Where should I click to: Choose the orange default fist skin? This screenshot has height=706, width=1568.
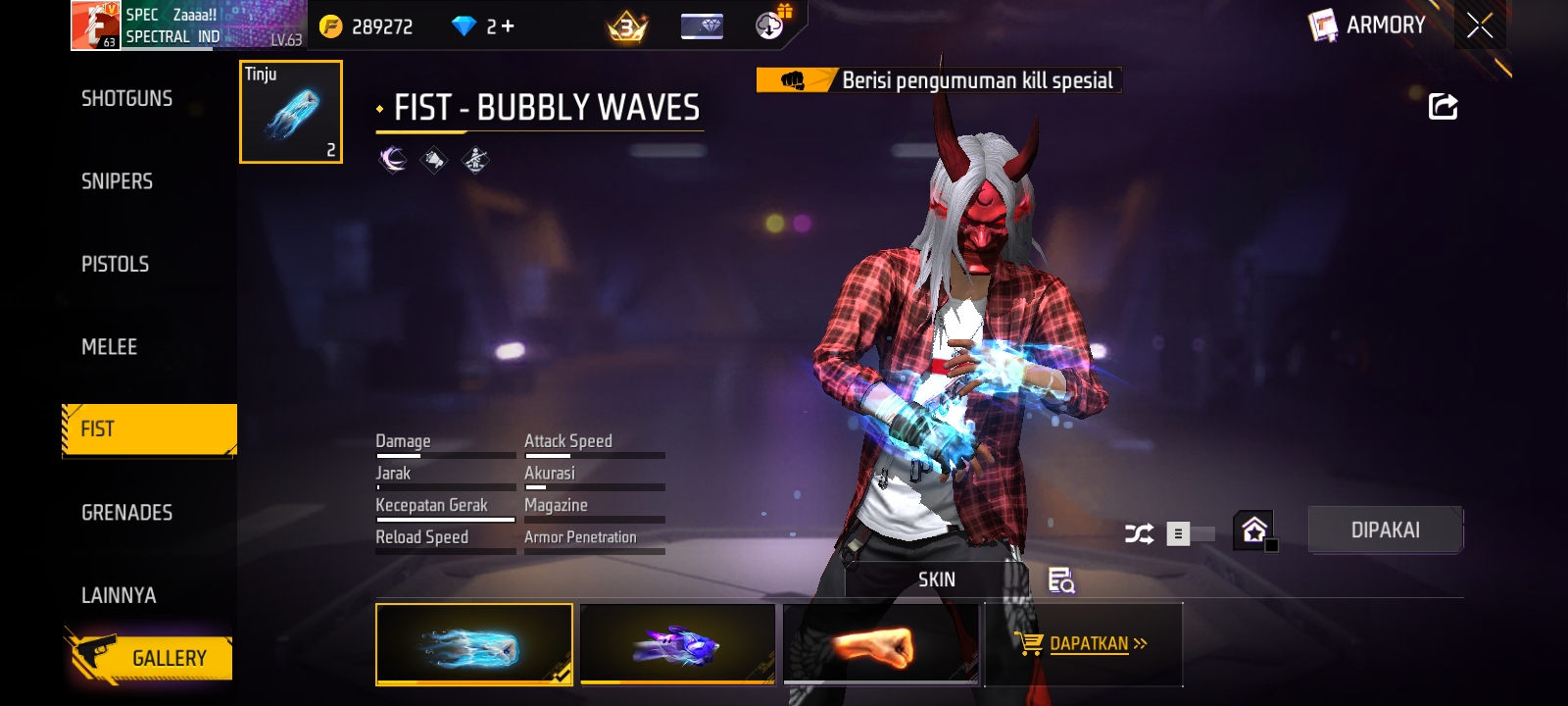click(880, 643)
